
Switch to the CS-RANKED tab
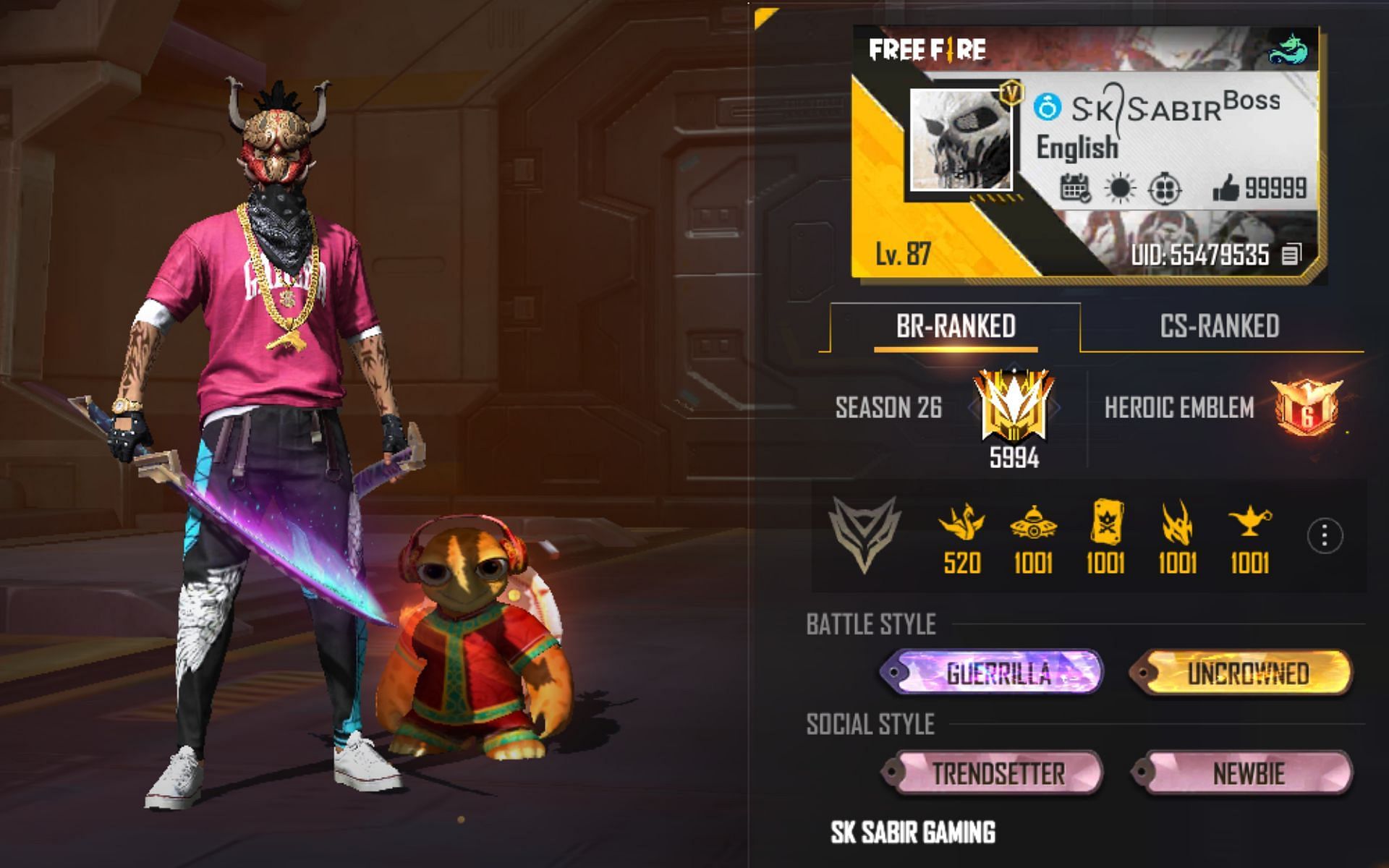(x=1219, y=326)
